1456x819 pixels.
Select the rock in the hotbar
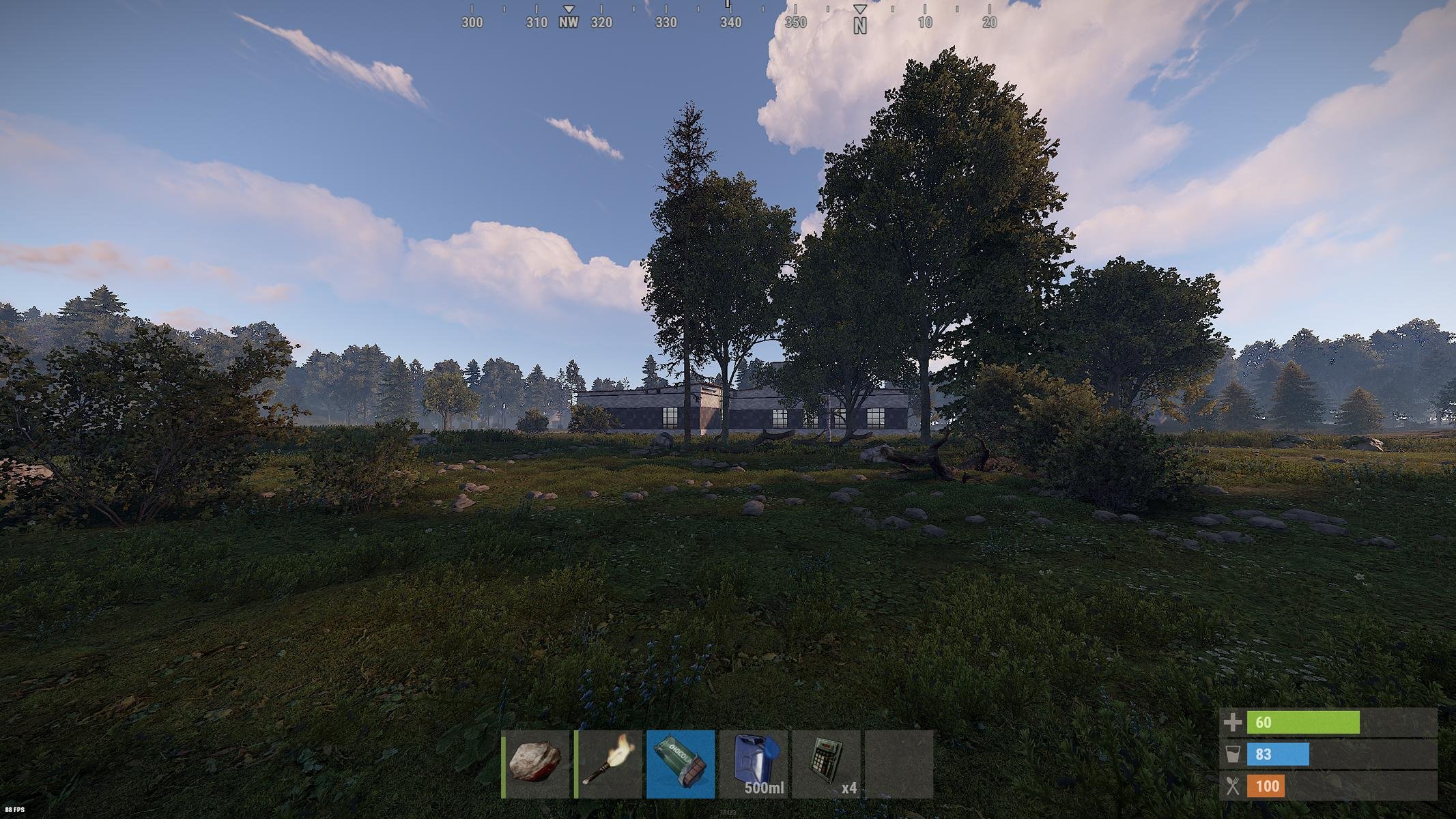(x=536, y=764)
